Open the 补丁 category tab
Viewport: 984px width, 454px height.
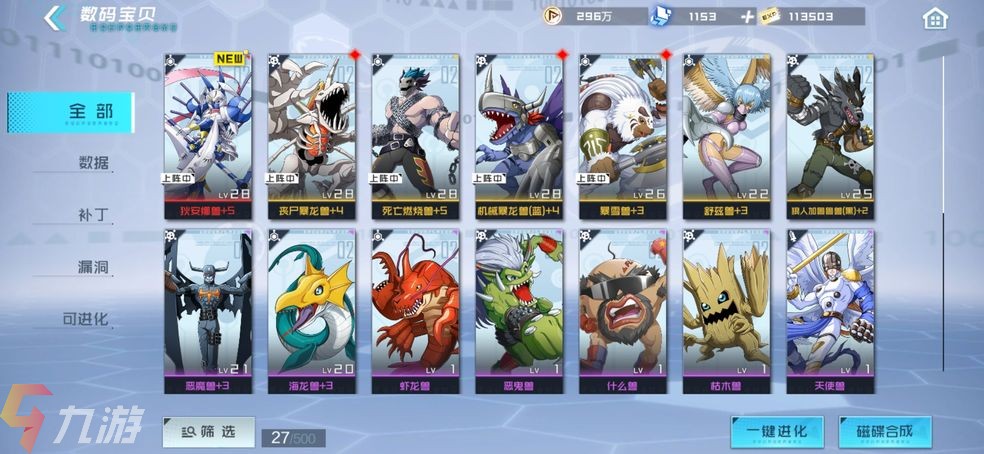click(93, 215)
